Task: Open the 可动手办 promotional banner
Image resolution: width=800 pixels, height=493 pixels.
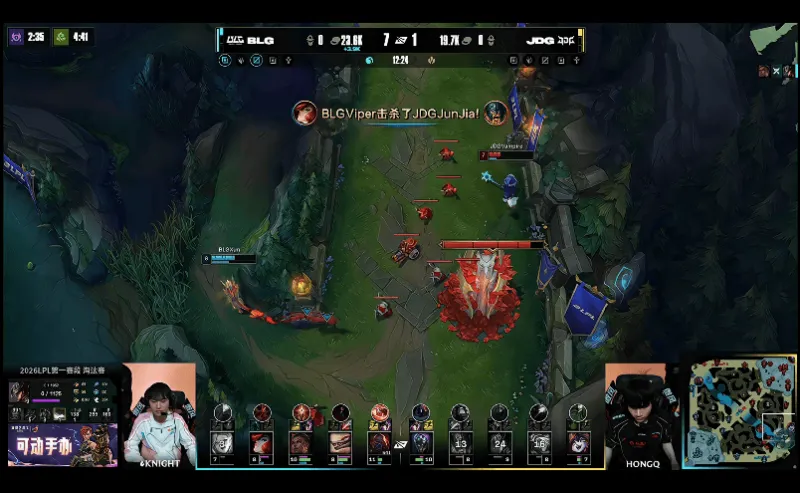Action: [63, 444]
